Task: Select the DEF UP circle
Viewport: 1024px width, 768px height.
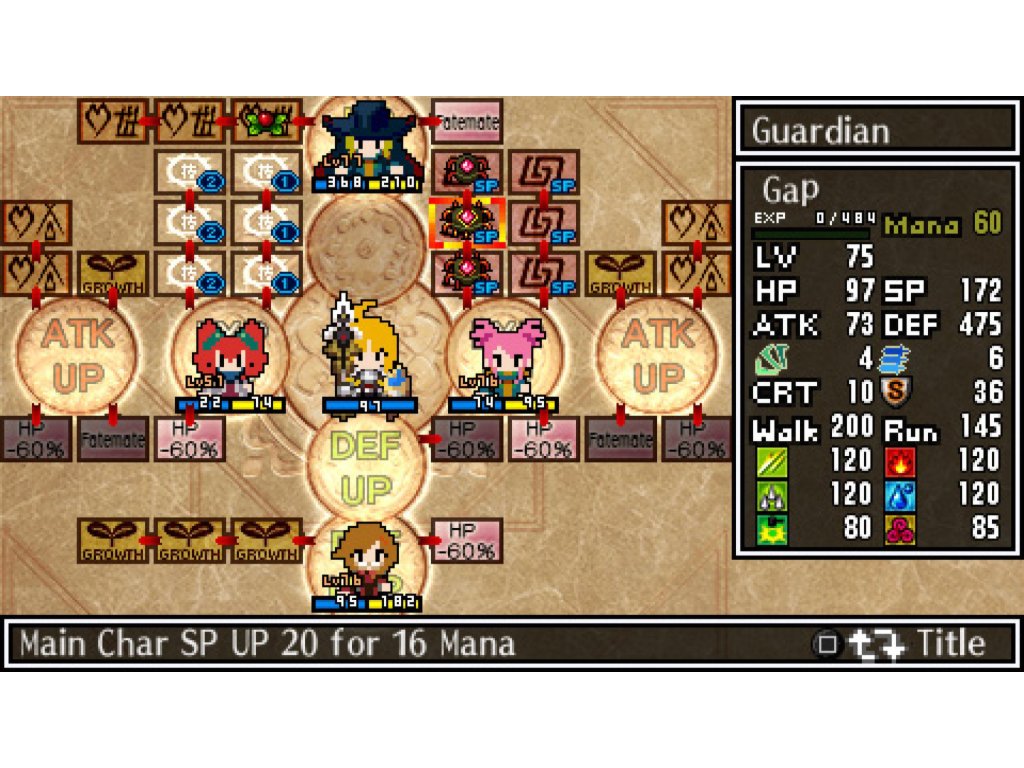Action: point(365,466)
